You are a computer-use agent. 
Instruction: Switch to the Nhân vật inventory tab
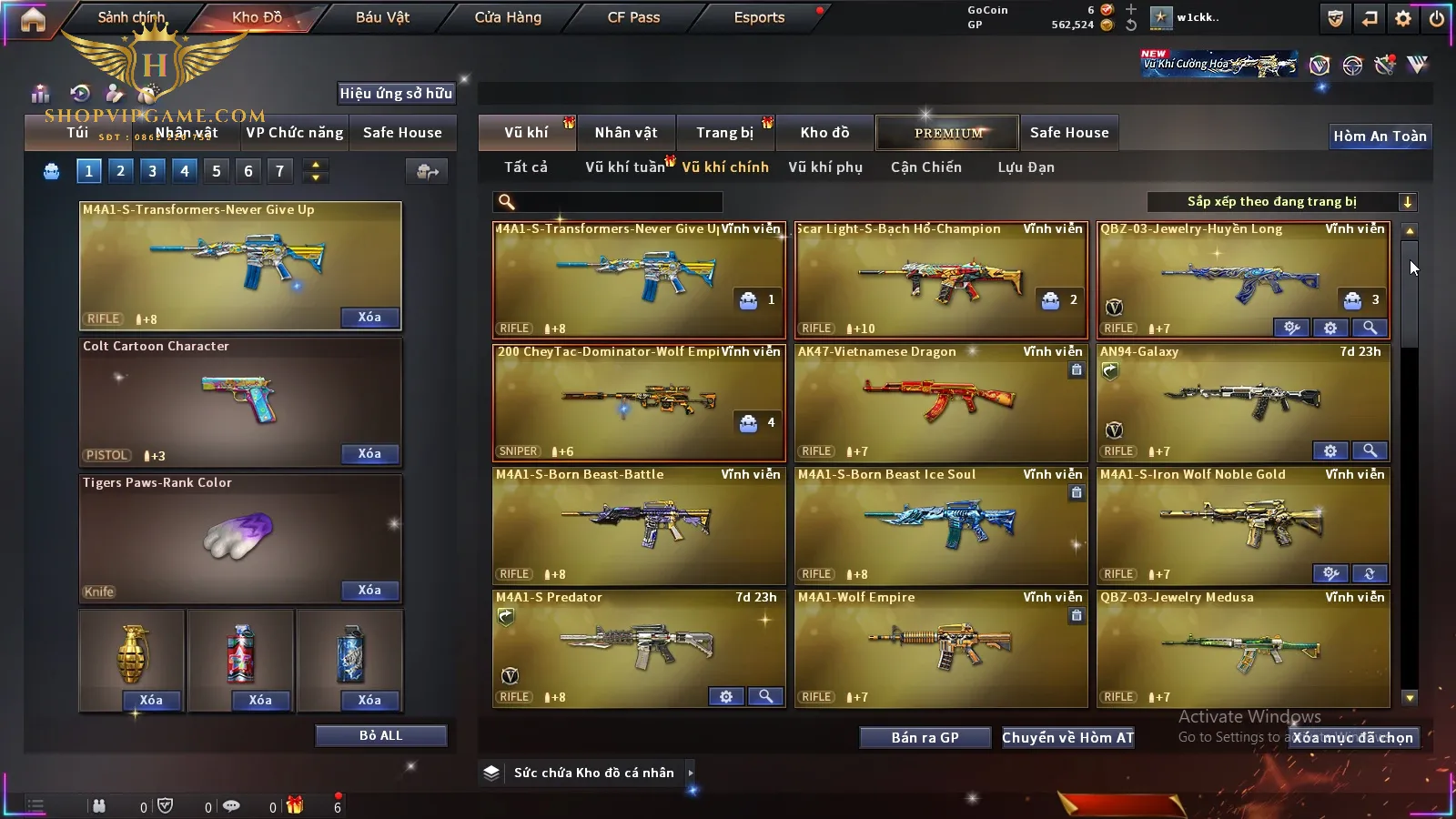click(626, 133)
